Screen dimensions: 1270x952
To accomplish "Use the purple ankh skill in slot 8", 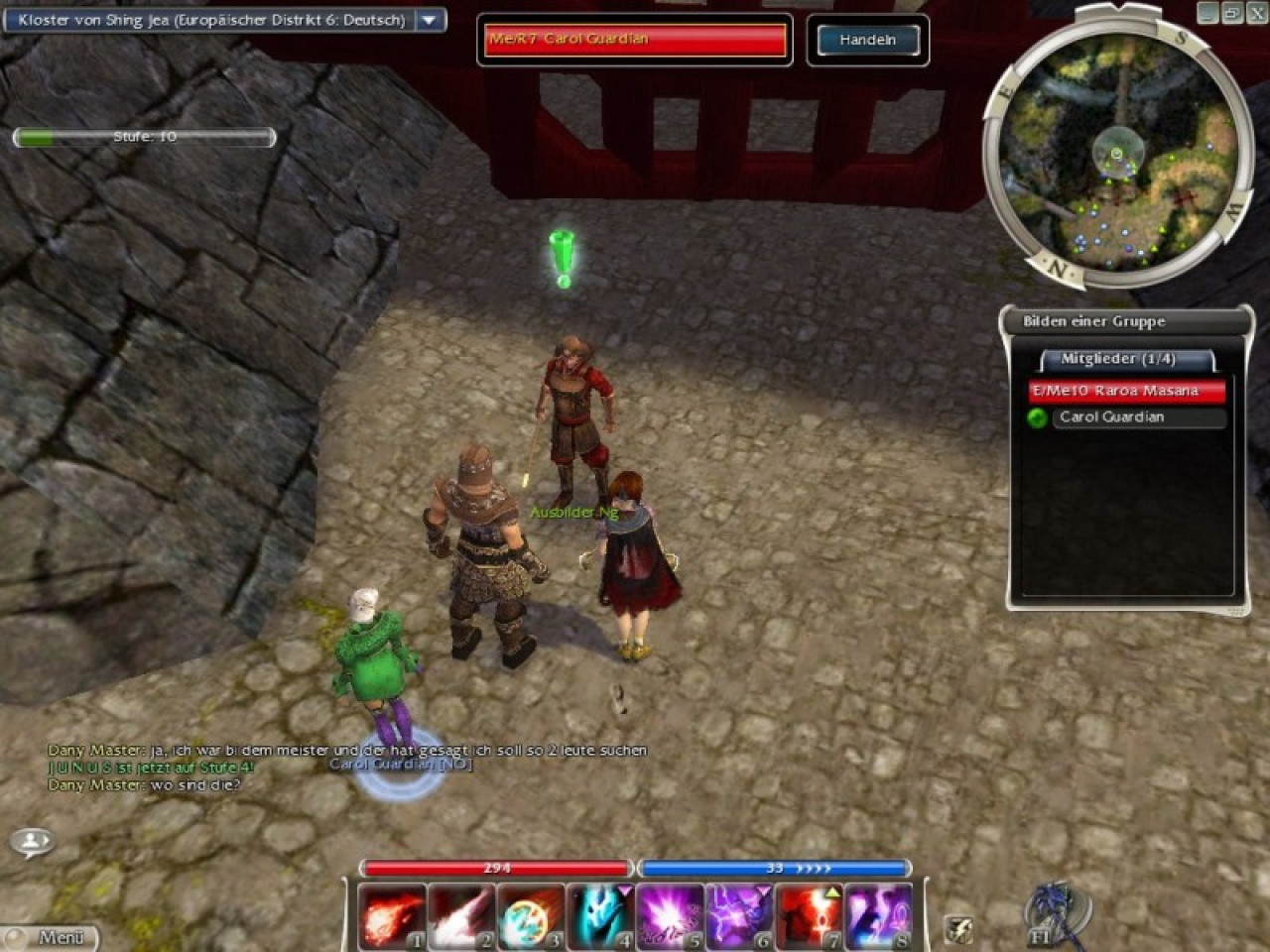I will [x=878, y=914].
